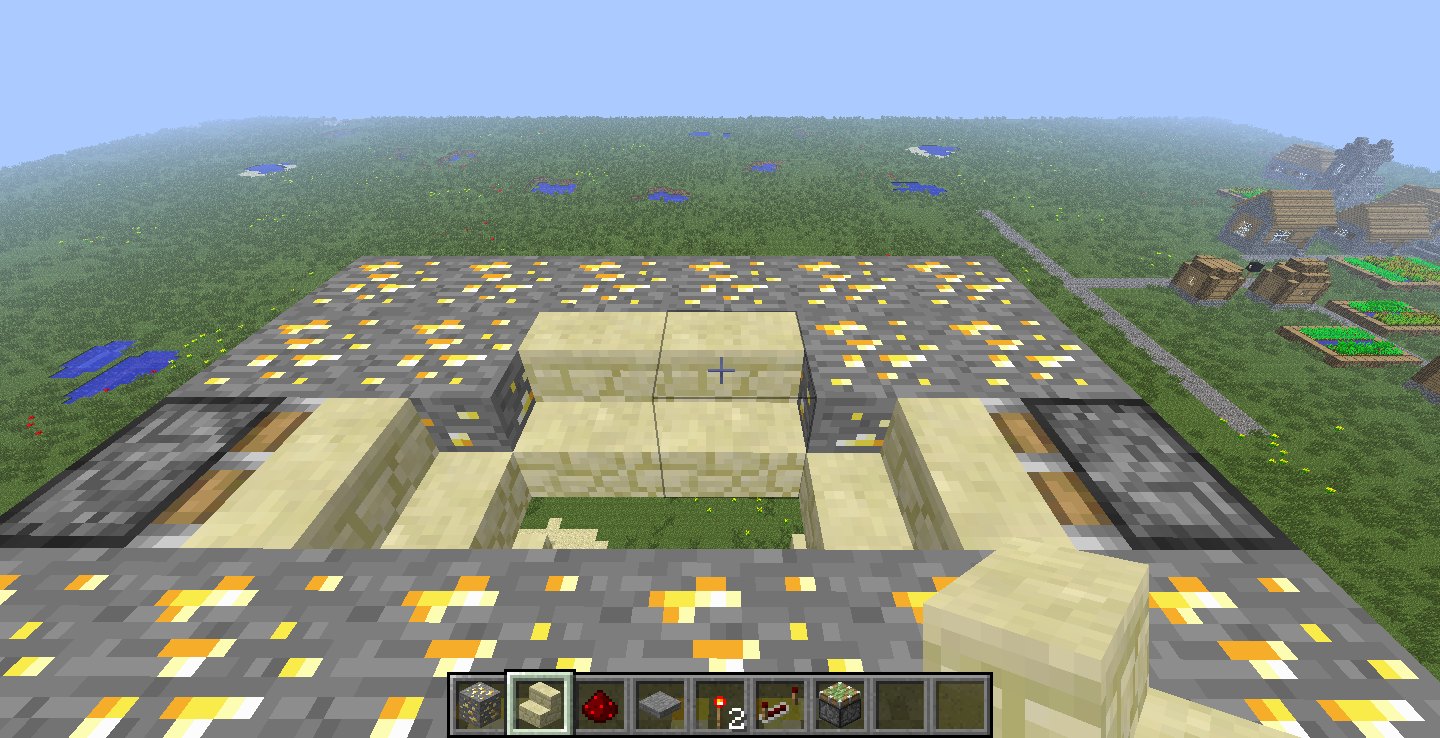Select the stone slab hotbar item

[658, 703]
